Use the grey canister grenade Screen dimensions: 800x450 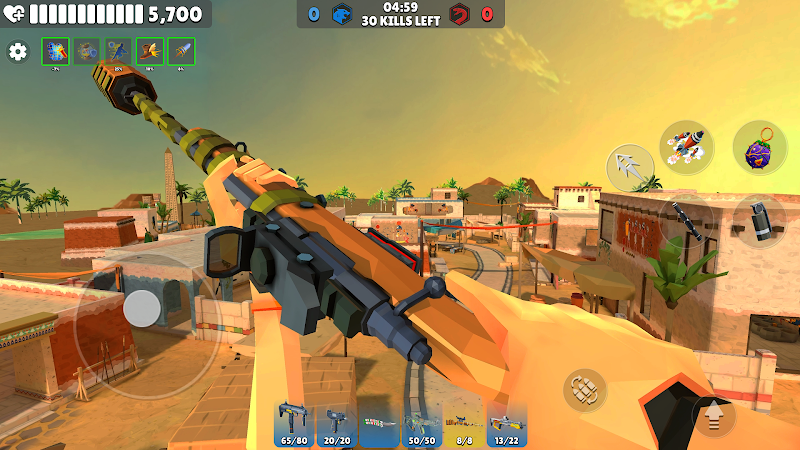(x=759, y=220)
